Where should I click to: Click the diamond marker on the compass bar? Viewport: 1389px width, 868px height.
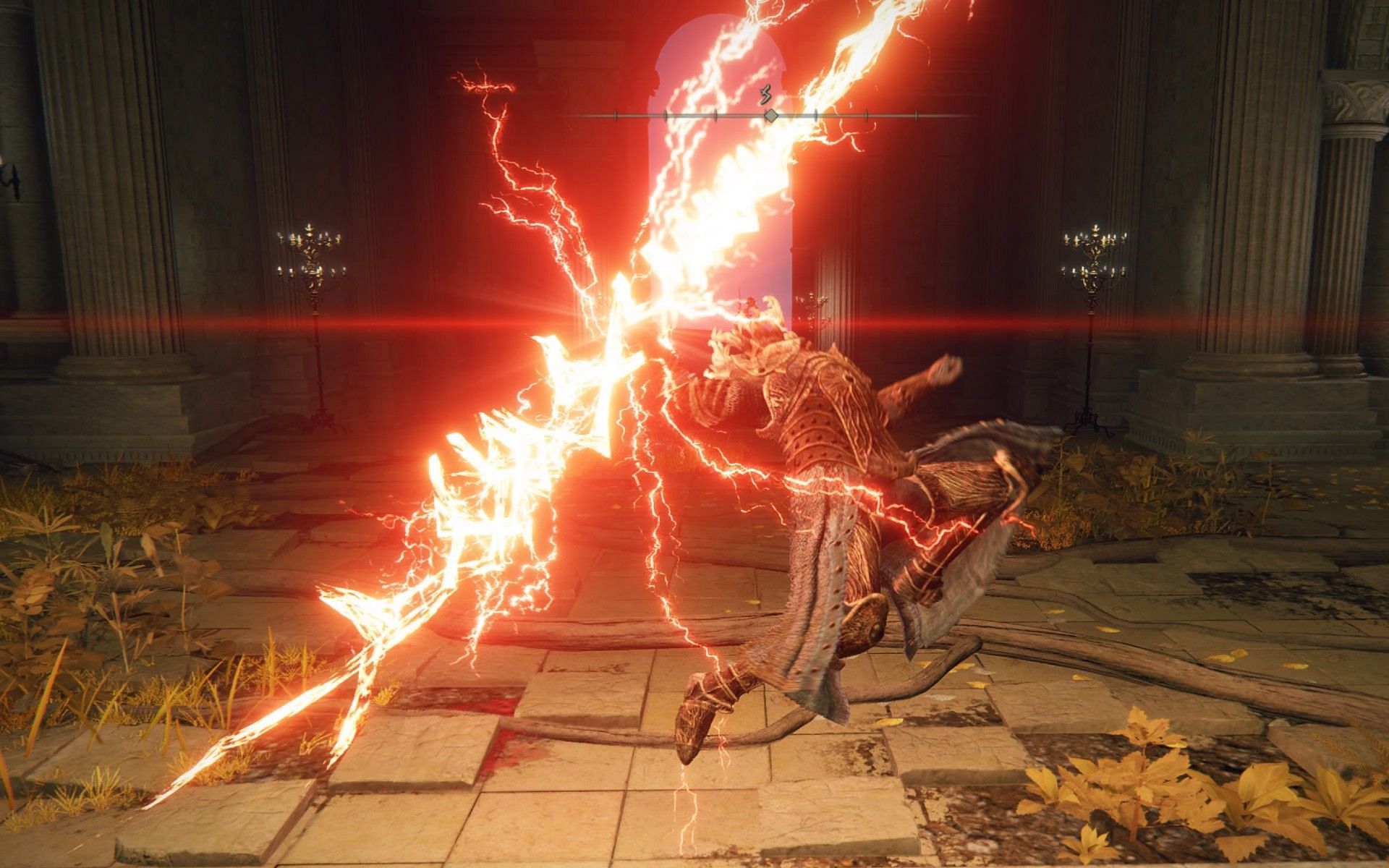[771, 115]
